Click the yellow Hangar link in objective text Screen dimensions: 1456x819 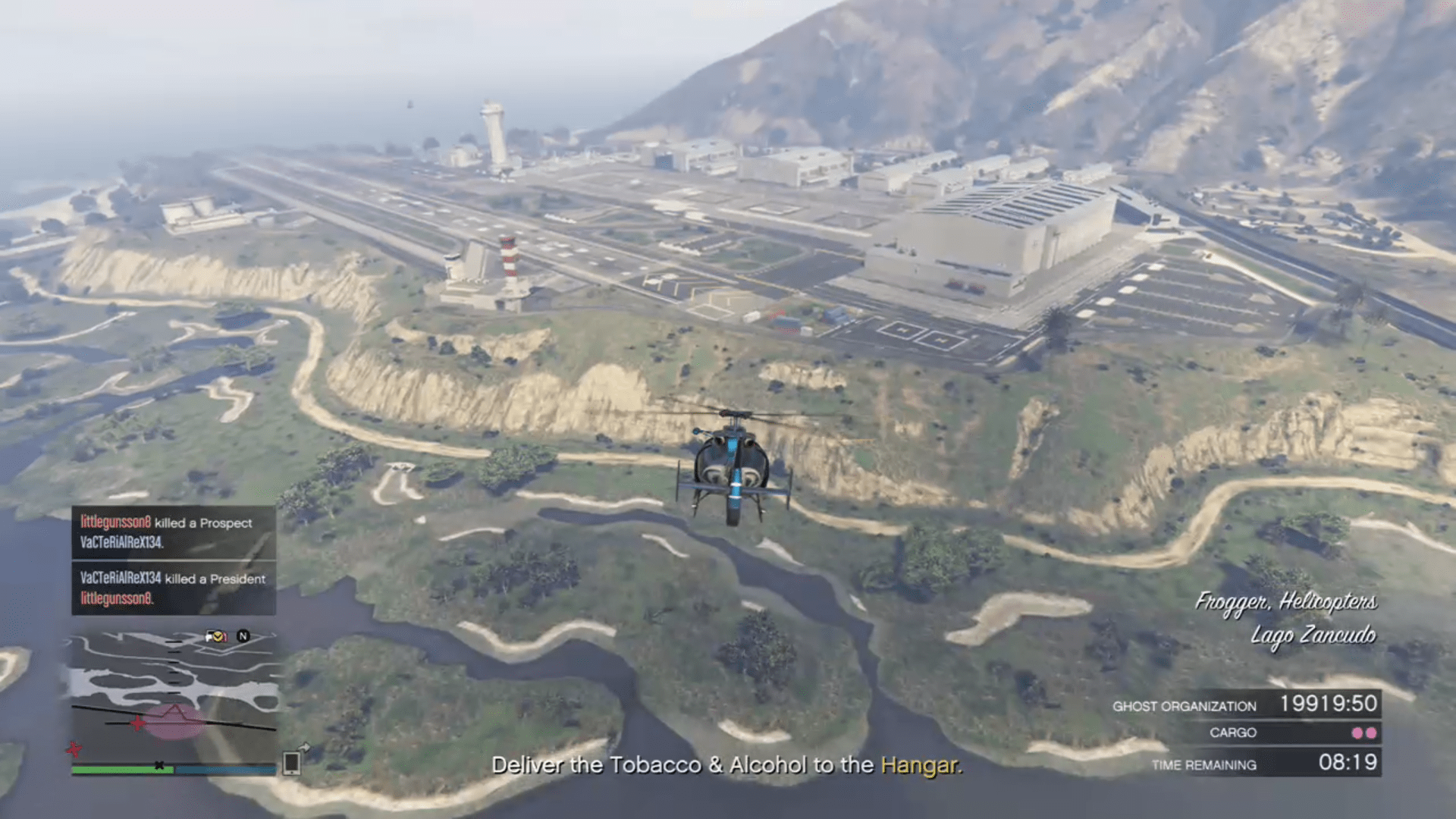[x=921, y=765]
